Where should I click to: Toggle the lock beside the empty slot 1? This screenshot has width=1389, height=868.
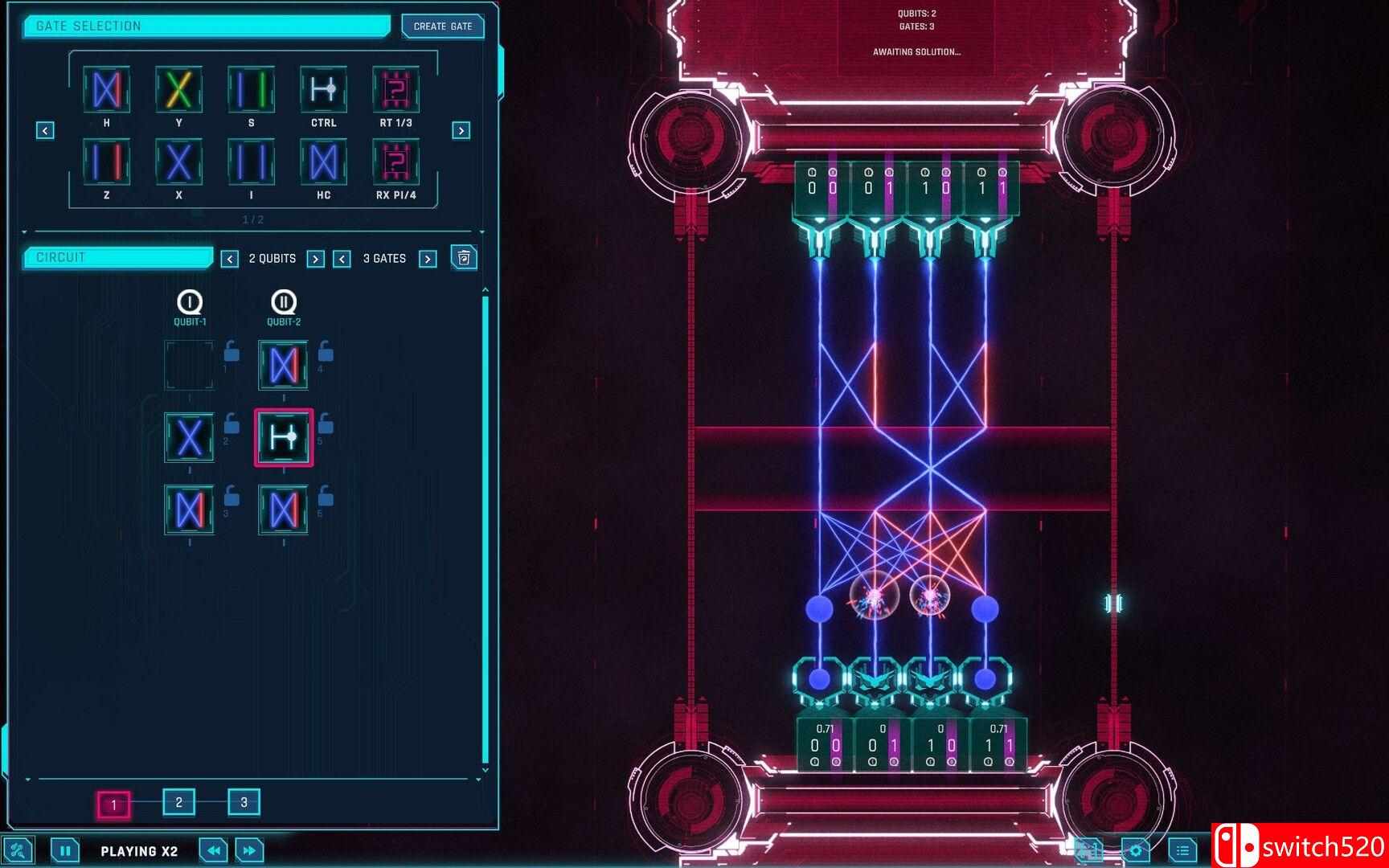pyautogui.click(x=231, y=354)
